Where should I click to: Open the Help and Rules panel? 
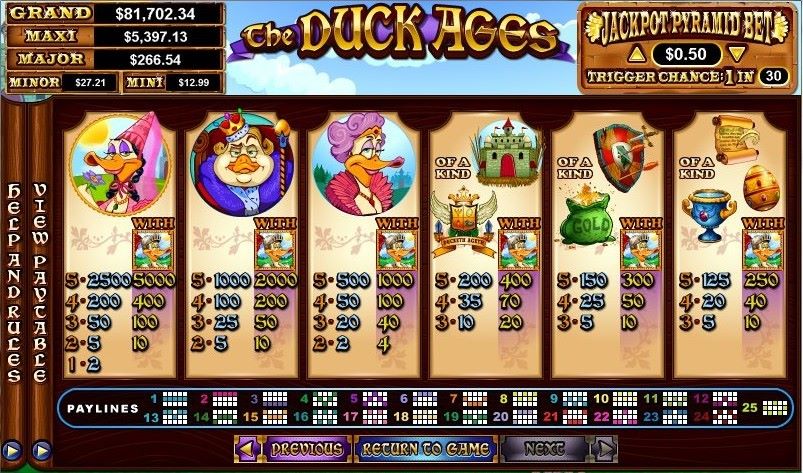tap(14, 282)
